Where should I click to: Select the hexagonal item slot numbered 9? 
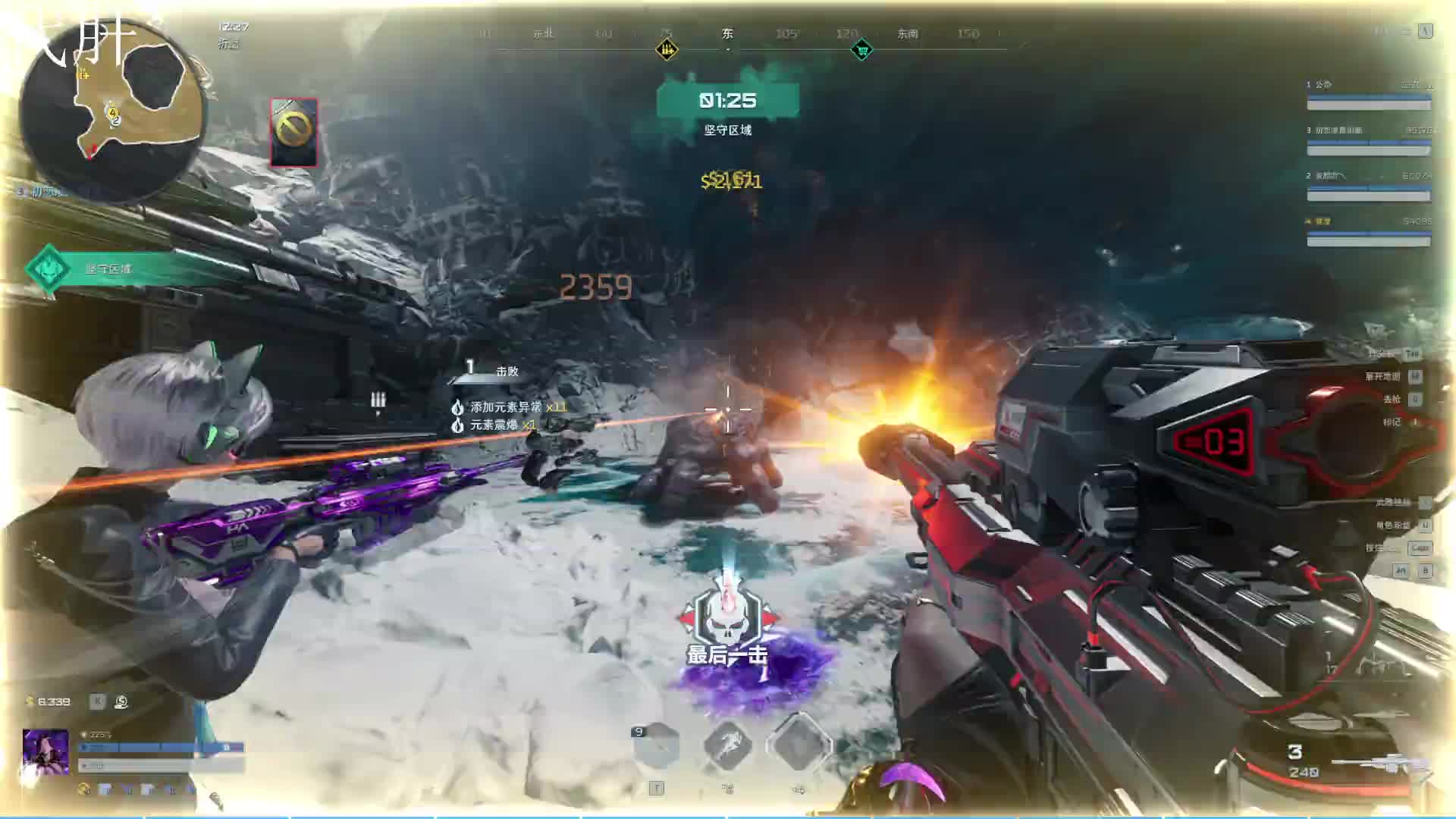[656, 746]
